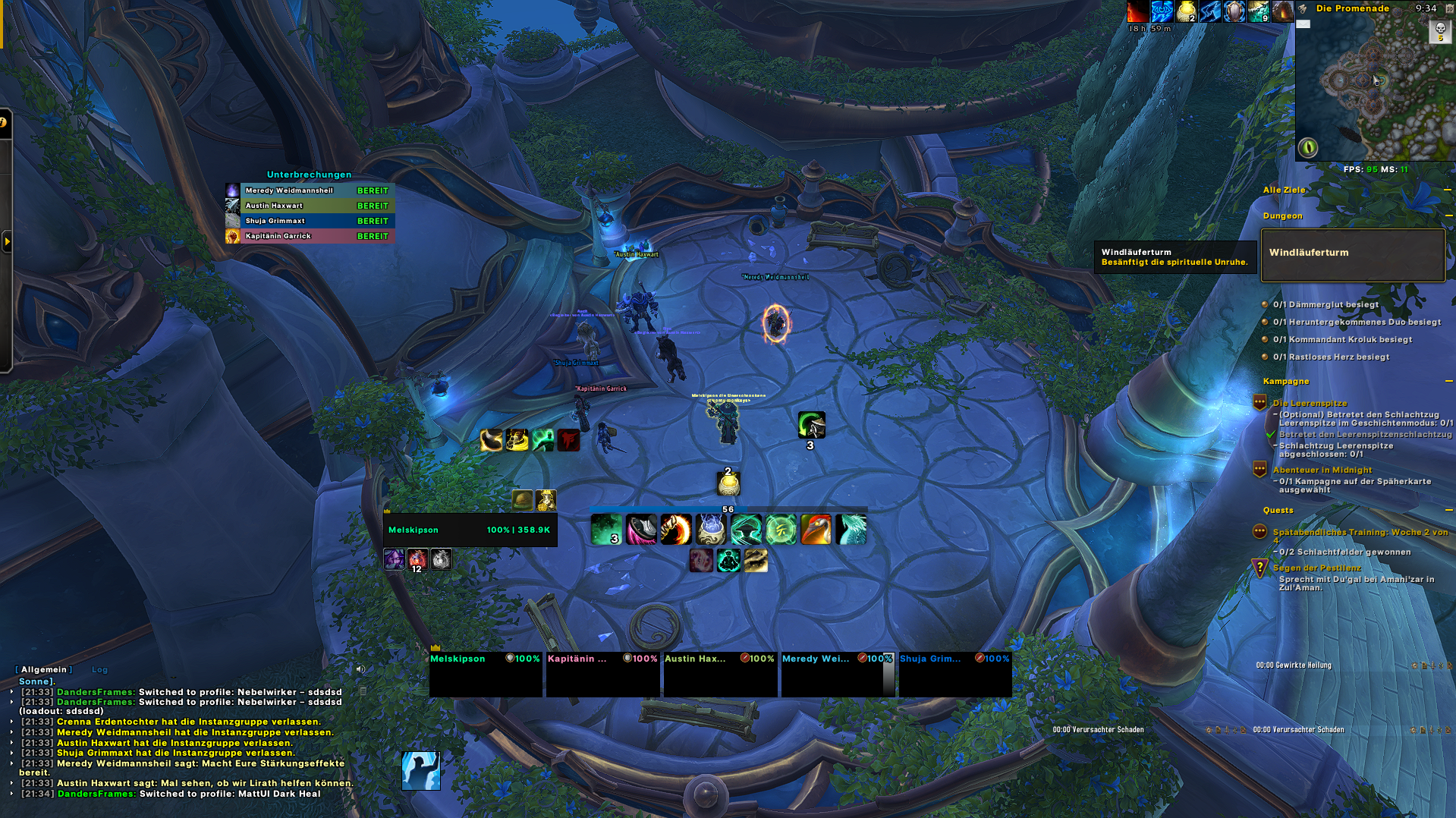Open the Allgemein chat tab
The image size is (1456, 818).
click(44, 670)
